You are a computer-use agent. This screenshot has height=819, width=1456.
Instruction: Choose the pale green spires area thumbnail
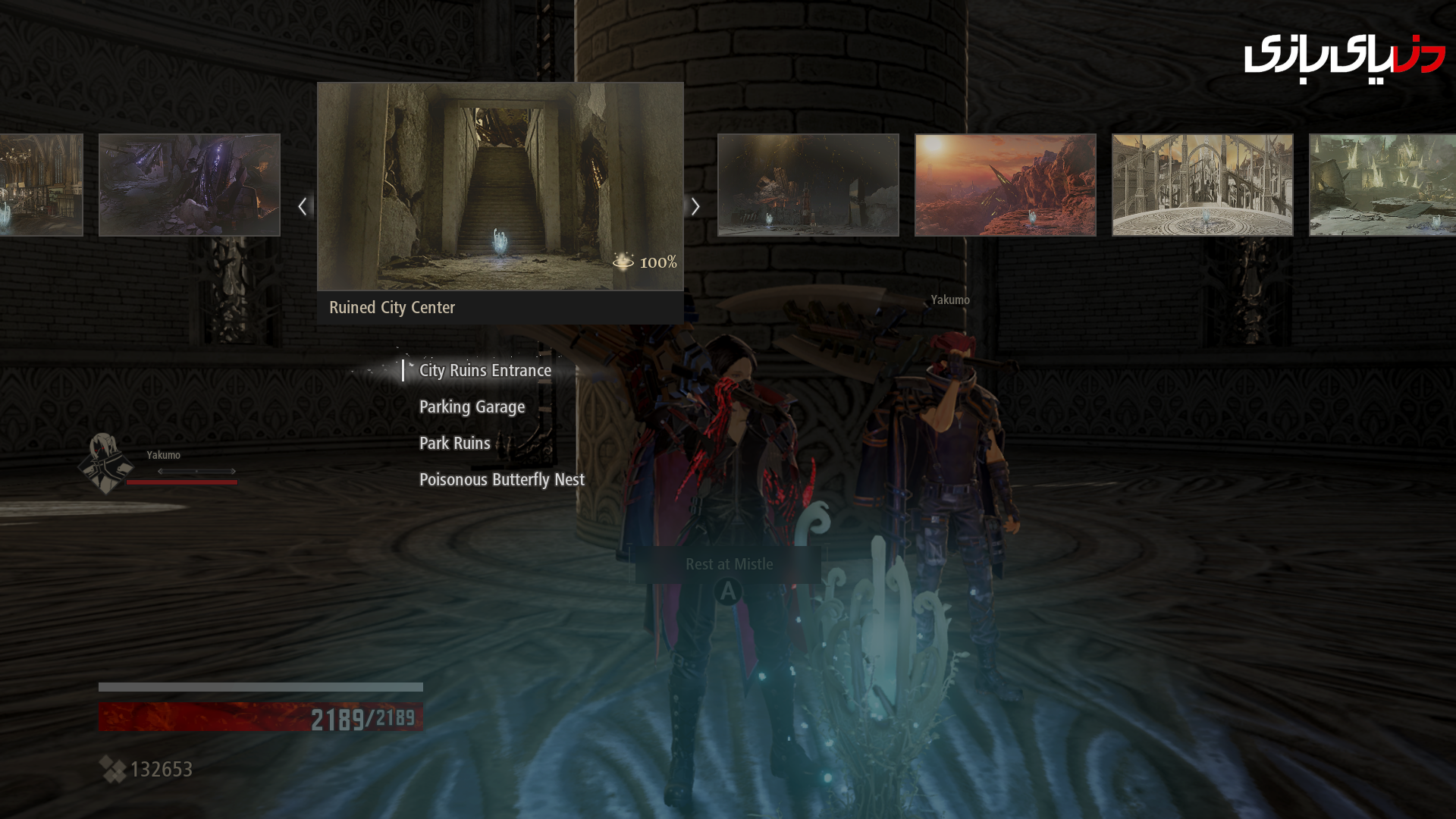pyautogui.click(x=1382, y=185)
